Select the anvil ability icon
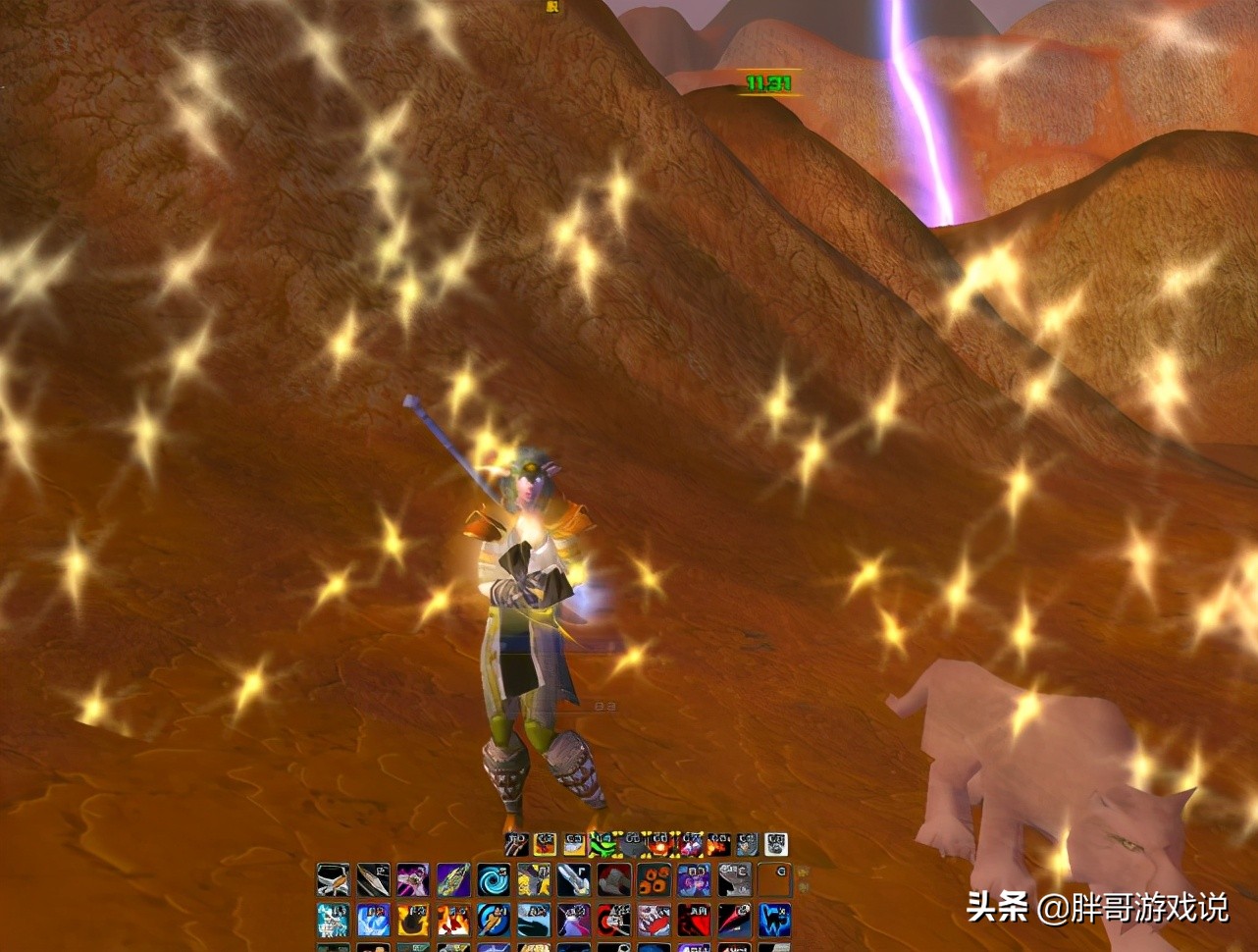Viewport: 1258px width, 952px height. 734,879
